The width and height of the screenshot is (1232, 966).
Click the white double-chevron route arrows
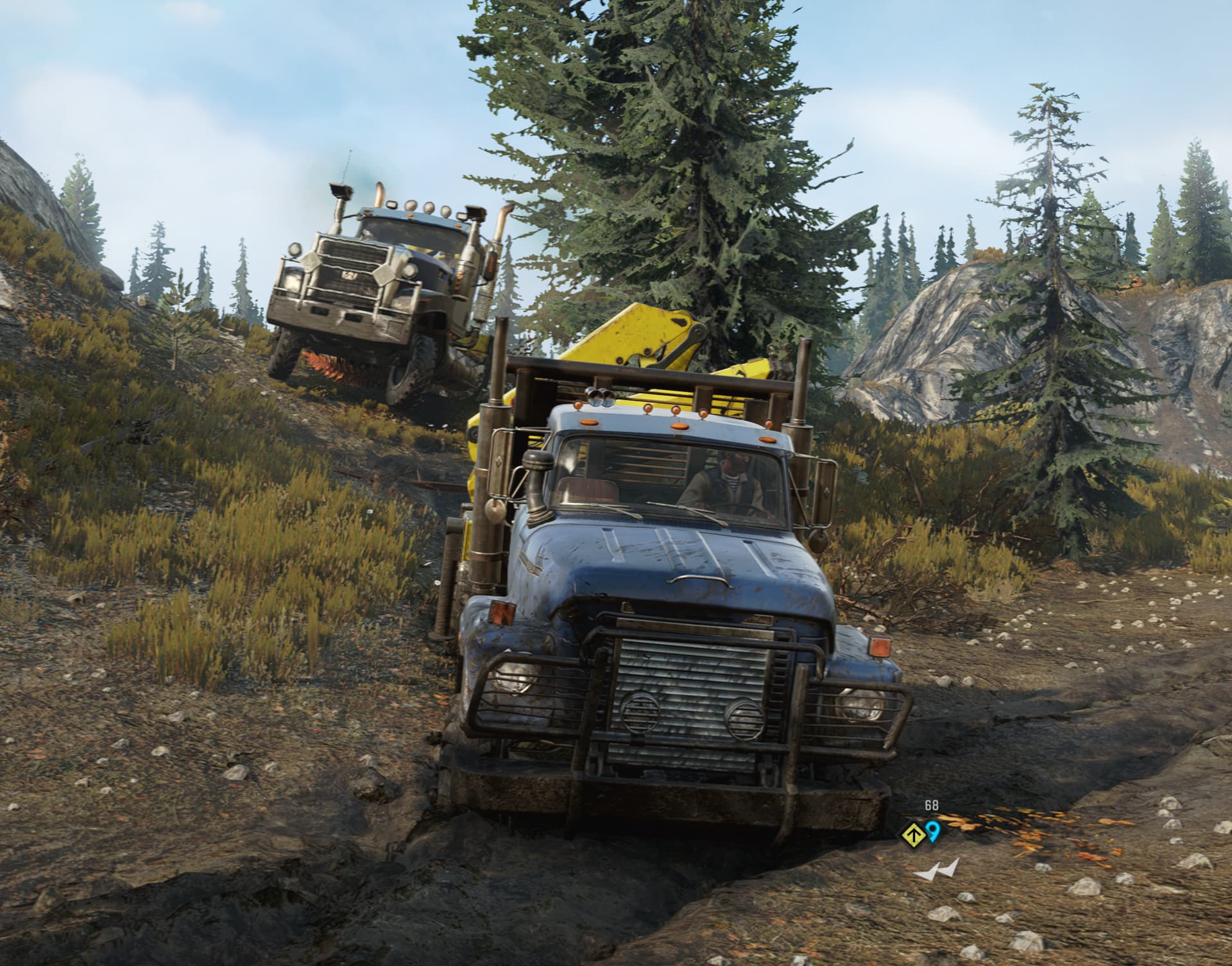click(x=937, y=870)
